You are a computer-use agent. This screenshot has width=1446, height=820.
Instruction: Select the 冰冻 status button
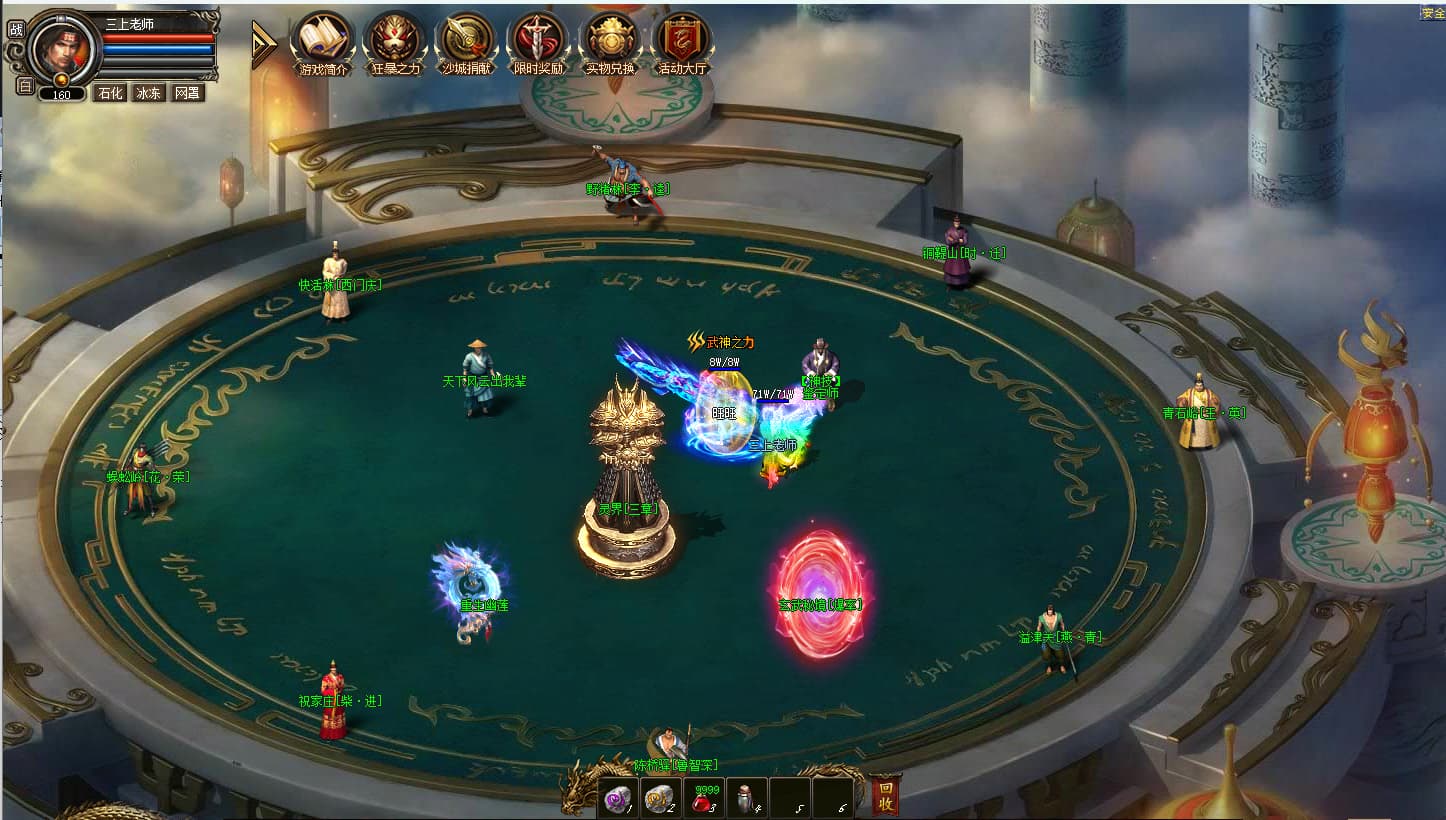tap(148, 93)
